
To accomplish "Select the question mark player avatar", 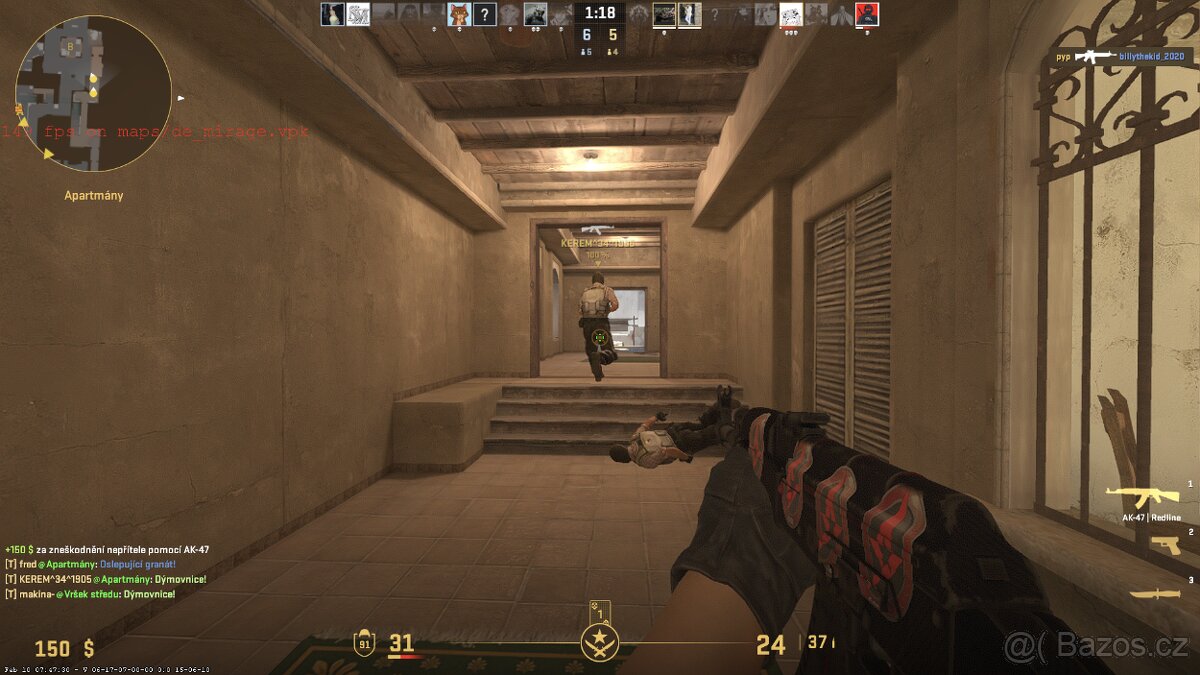I will point(484,14).
